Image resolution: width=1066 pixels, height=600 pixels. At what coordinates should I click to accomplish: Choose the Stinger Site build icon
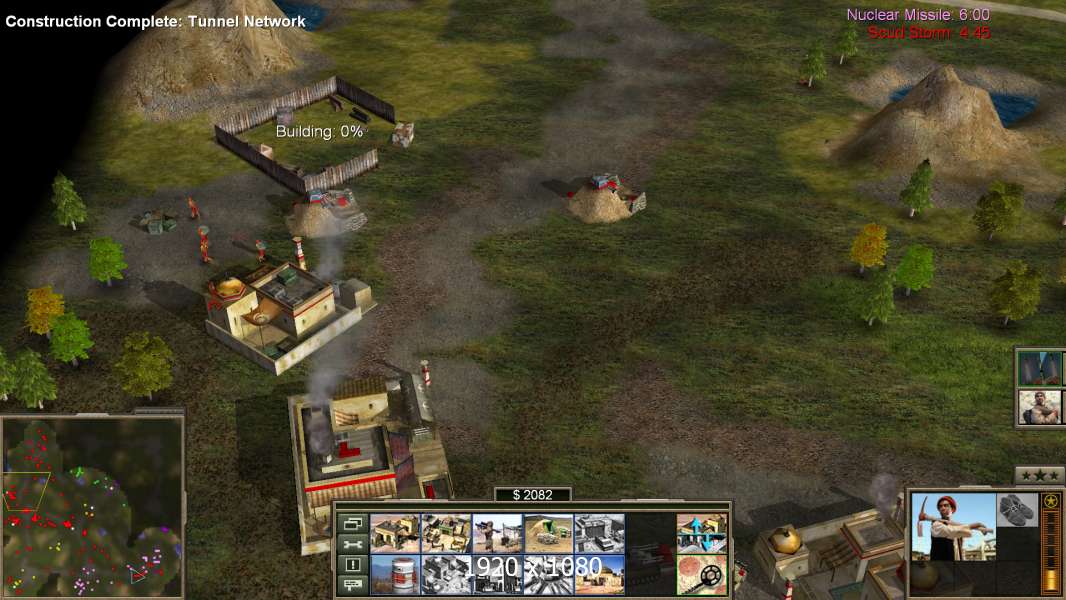coord(497,533)
